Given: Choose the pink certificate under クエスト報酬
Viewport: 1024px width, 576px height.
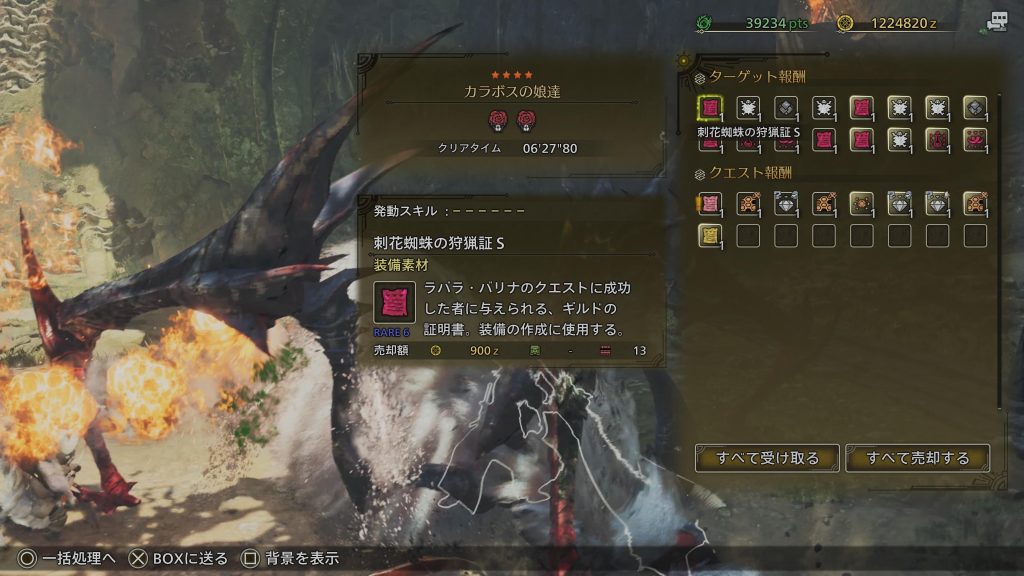Looking at the screenshot, I should click(x=710, y=204).
